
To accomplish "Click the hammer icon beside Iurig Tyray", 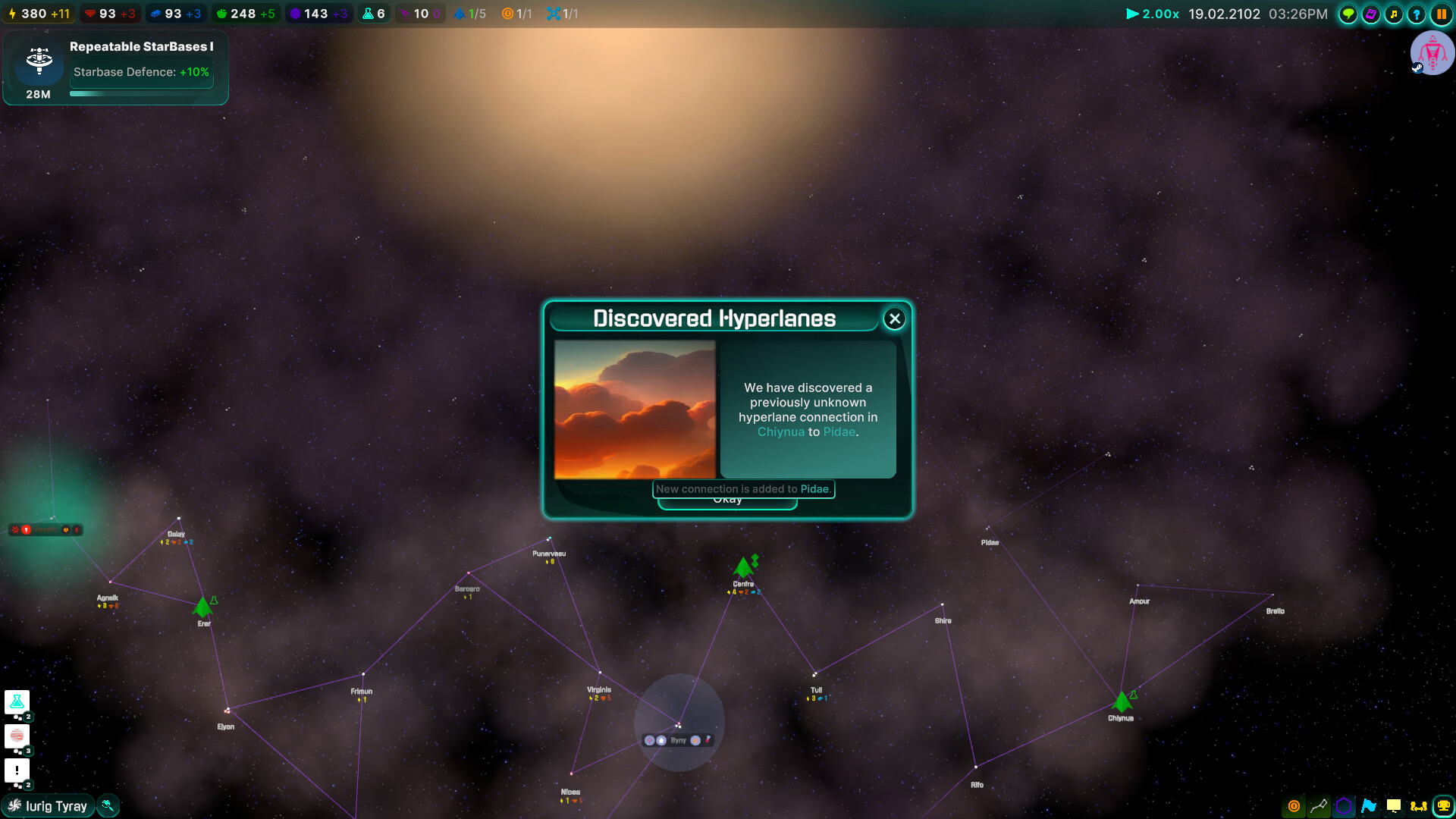I will coord(108,805).
